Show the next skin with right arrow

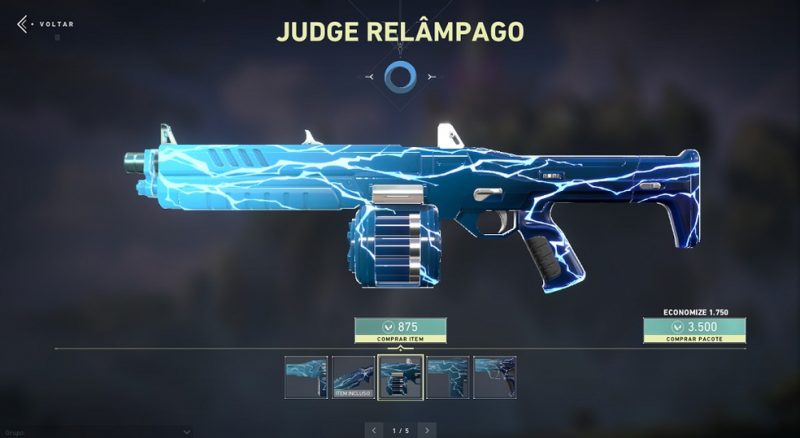coord(428,429)
